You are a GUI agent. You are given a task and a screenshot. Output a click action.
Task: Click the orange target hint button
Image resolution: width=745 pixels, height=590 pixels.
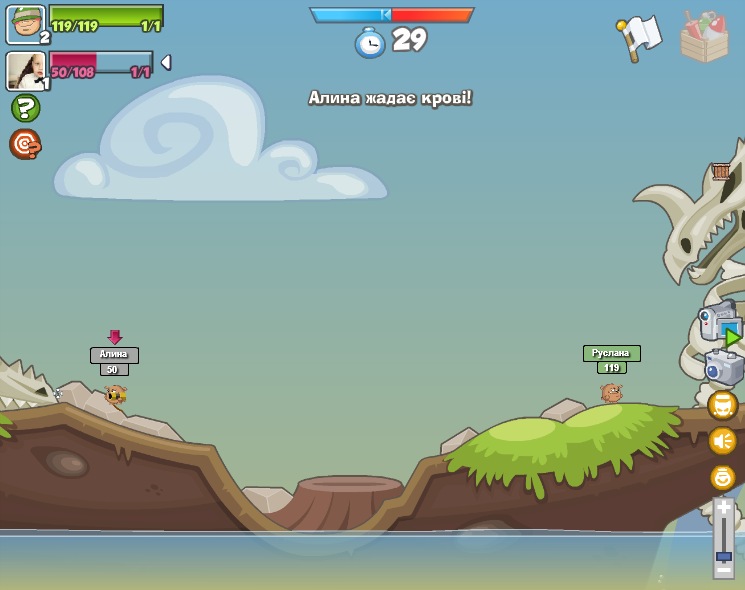pos(25,144)
